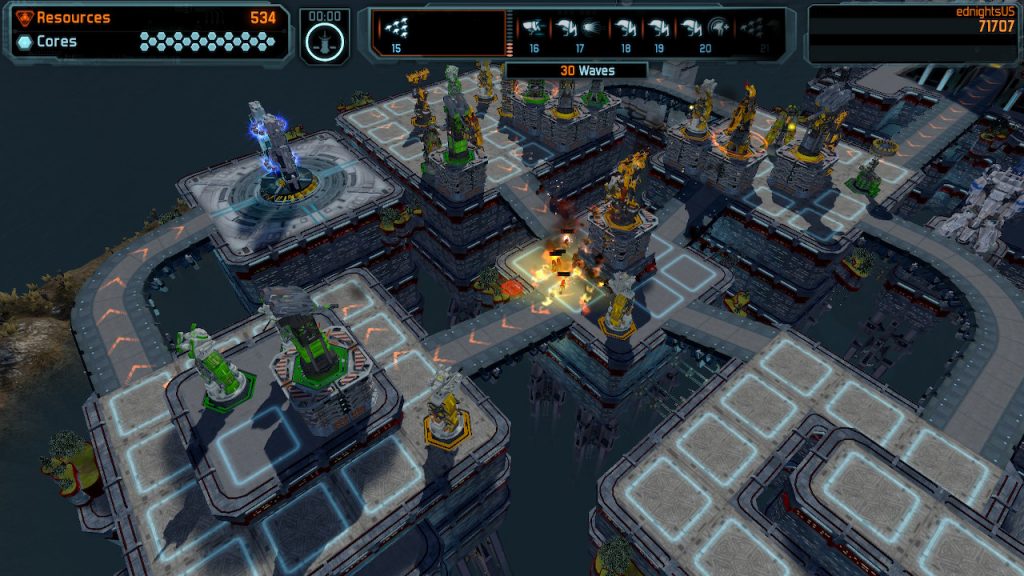
Task: Click the round emblem below the timer
Action: click(325, 42)
